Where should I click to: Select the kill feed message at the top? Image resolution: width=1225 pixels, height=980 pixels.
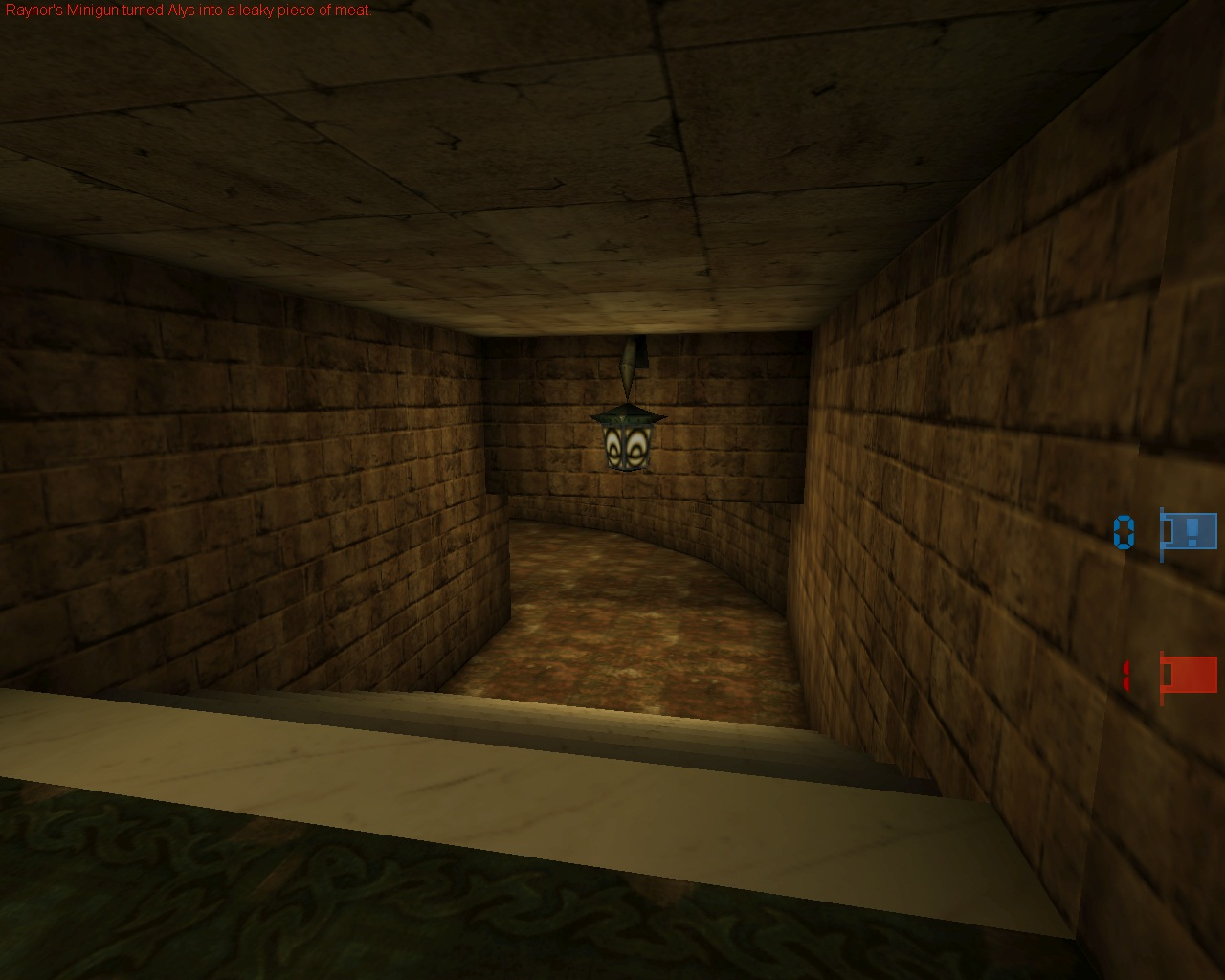coord(187,9)
